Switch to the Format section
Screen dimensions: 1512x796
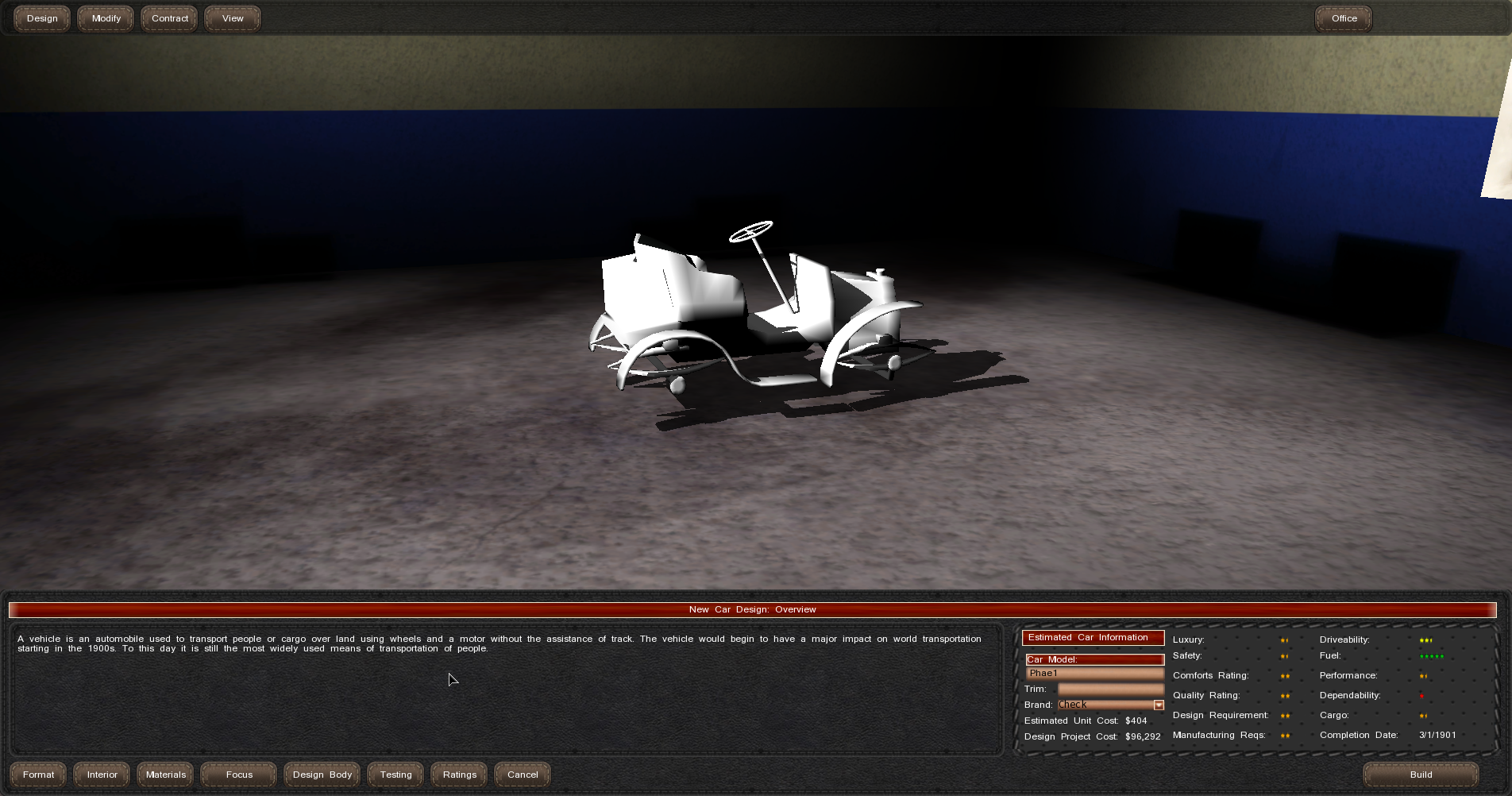pyautogui.click(x=38, y=775)
